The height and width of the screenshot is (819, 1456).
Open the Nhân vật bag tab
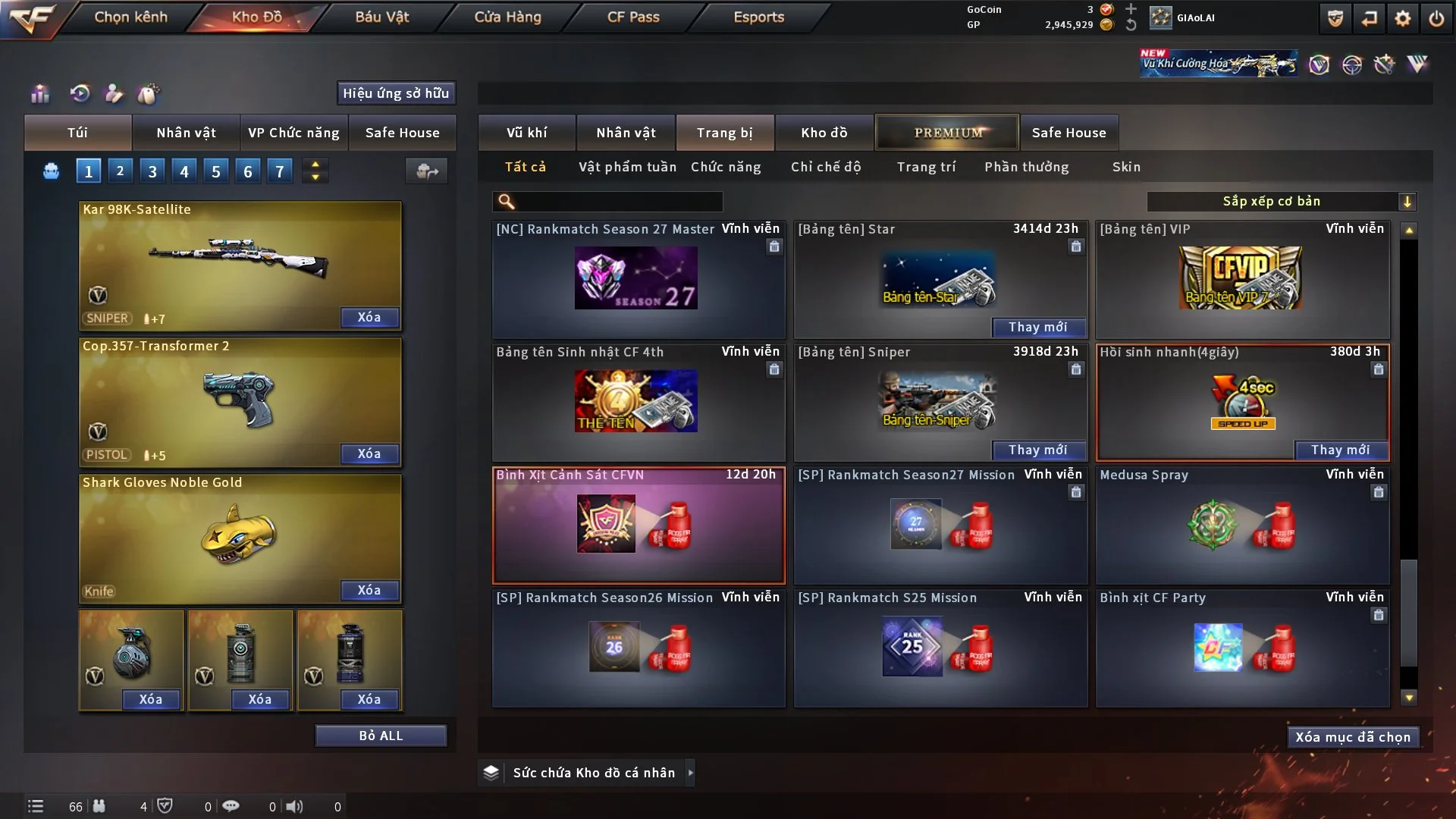click(186, 133)
